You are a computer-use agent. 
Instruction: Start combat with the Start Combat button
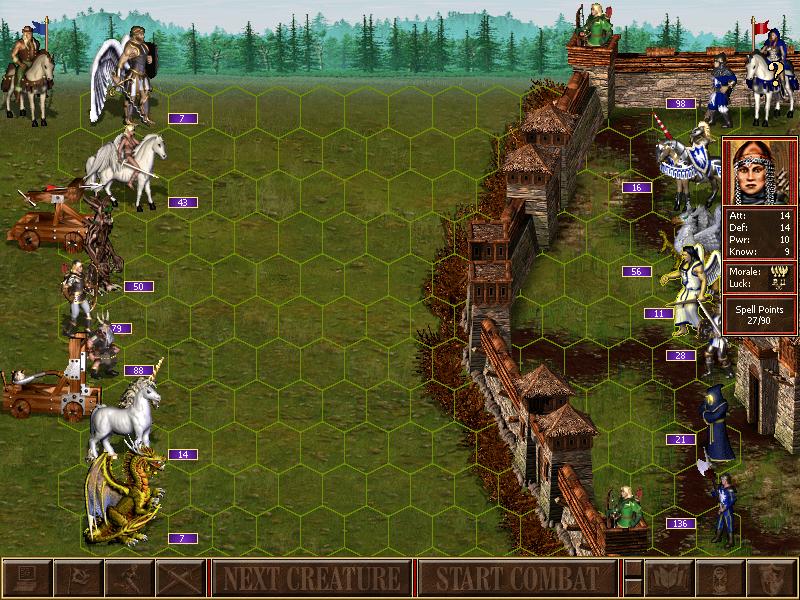tap(516, 578)
